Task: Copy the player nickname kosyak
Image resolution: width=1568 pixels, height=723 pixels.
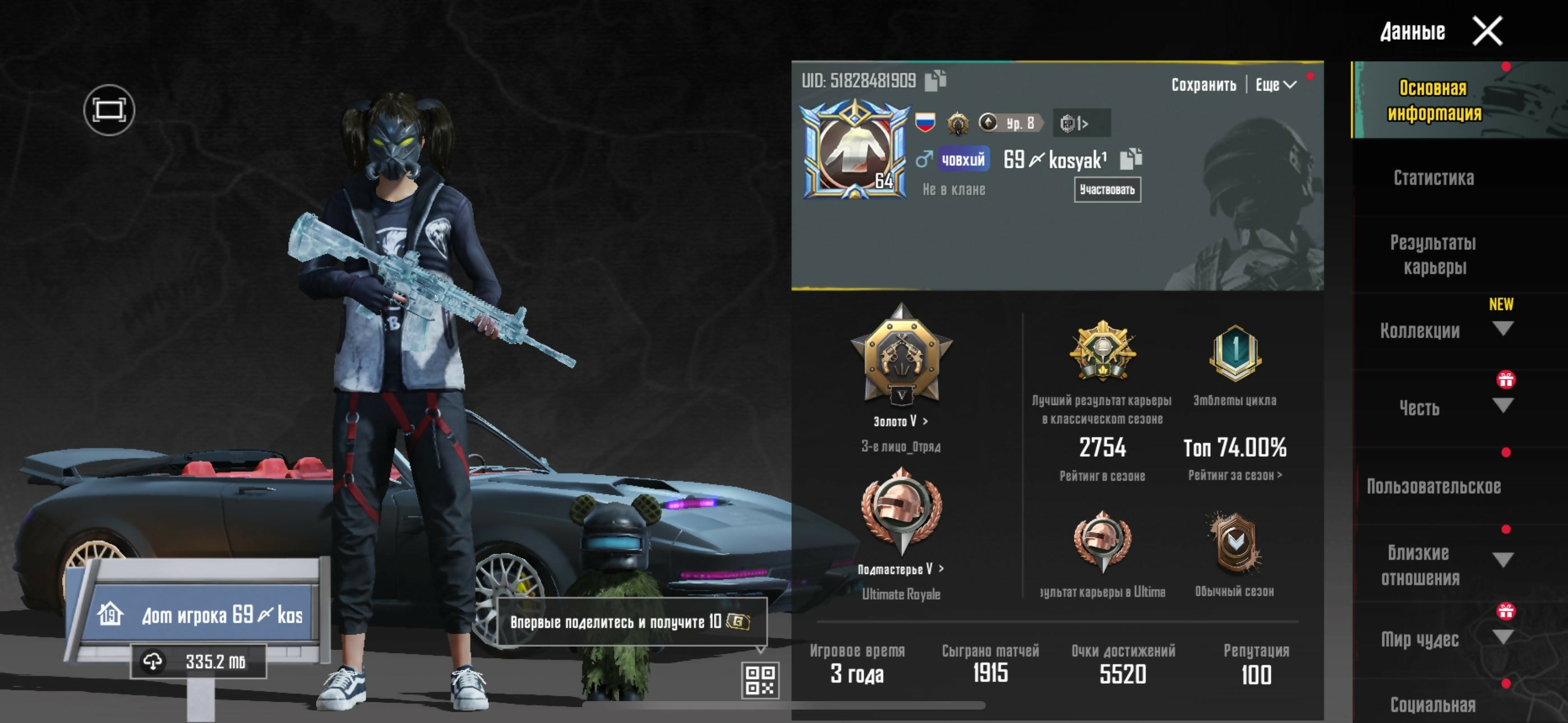Action: 1131,159
